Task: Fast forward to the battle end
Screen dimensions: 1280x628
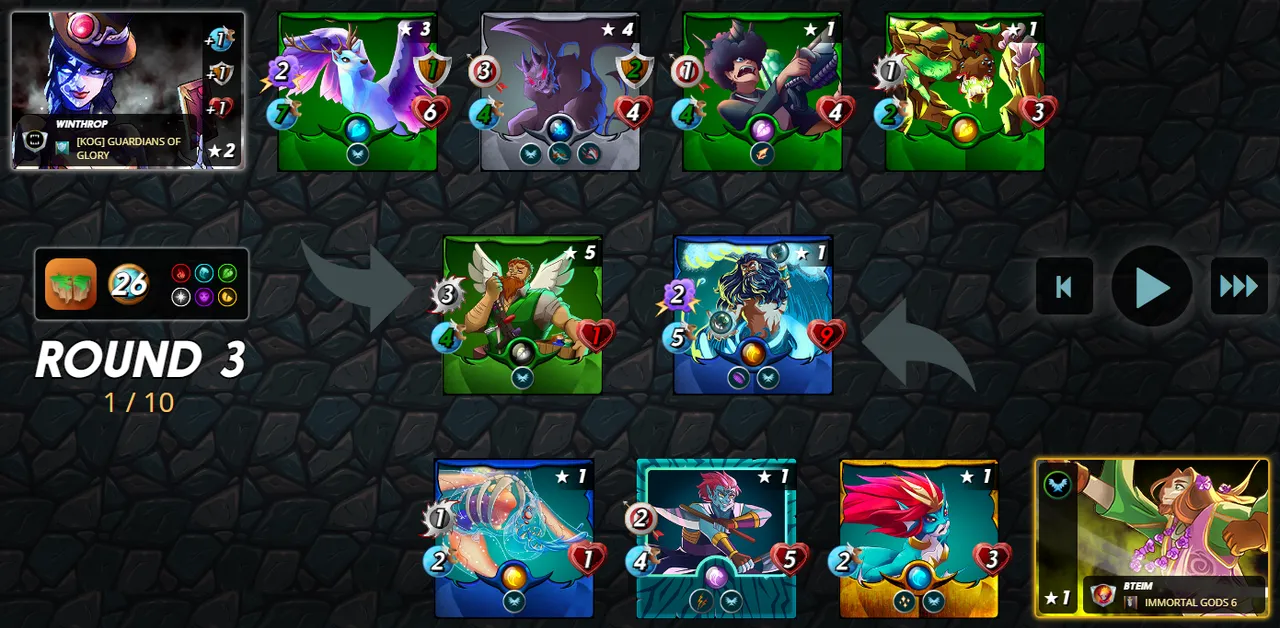Action: point(1239,287)
